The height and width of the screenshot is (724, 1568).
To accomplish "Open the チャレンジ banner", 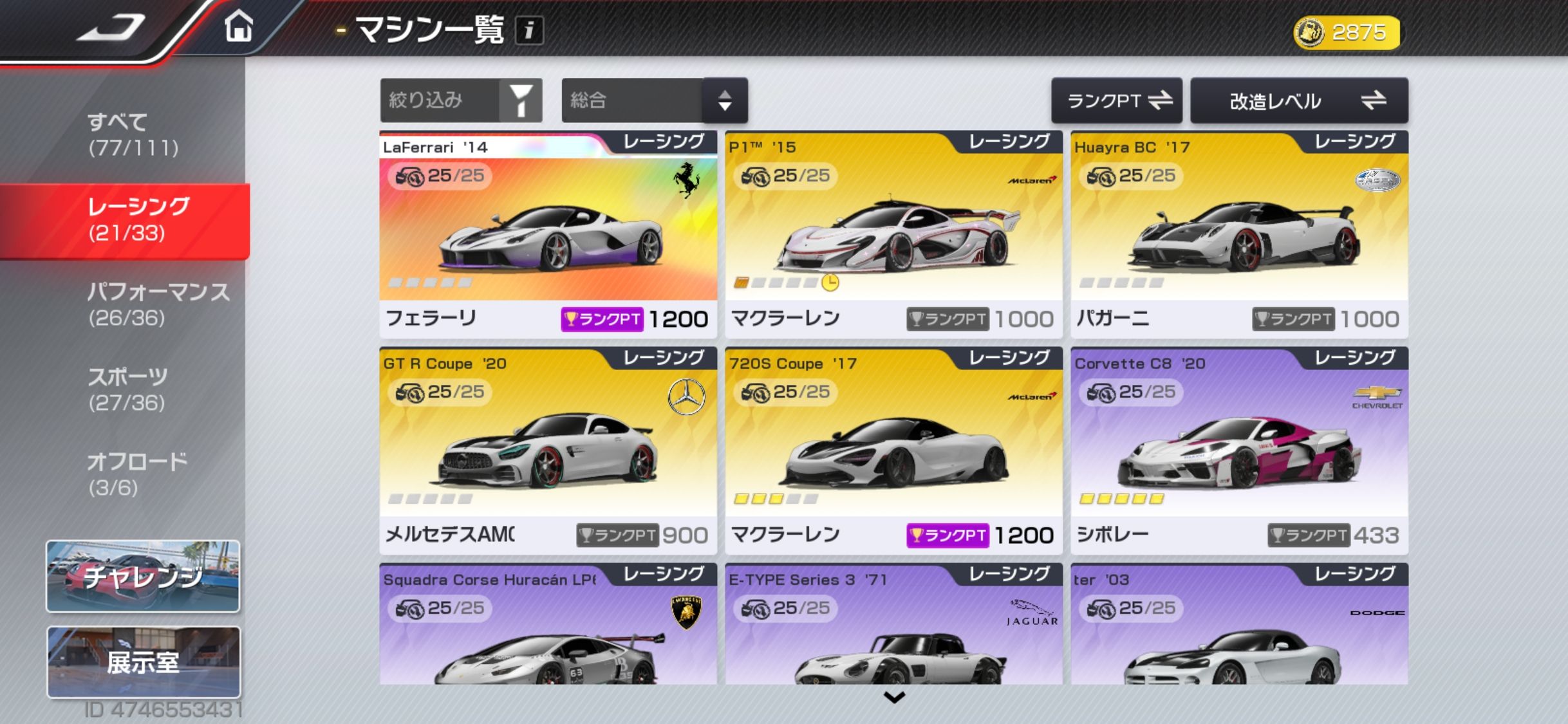I will 143,576.
